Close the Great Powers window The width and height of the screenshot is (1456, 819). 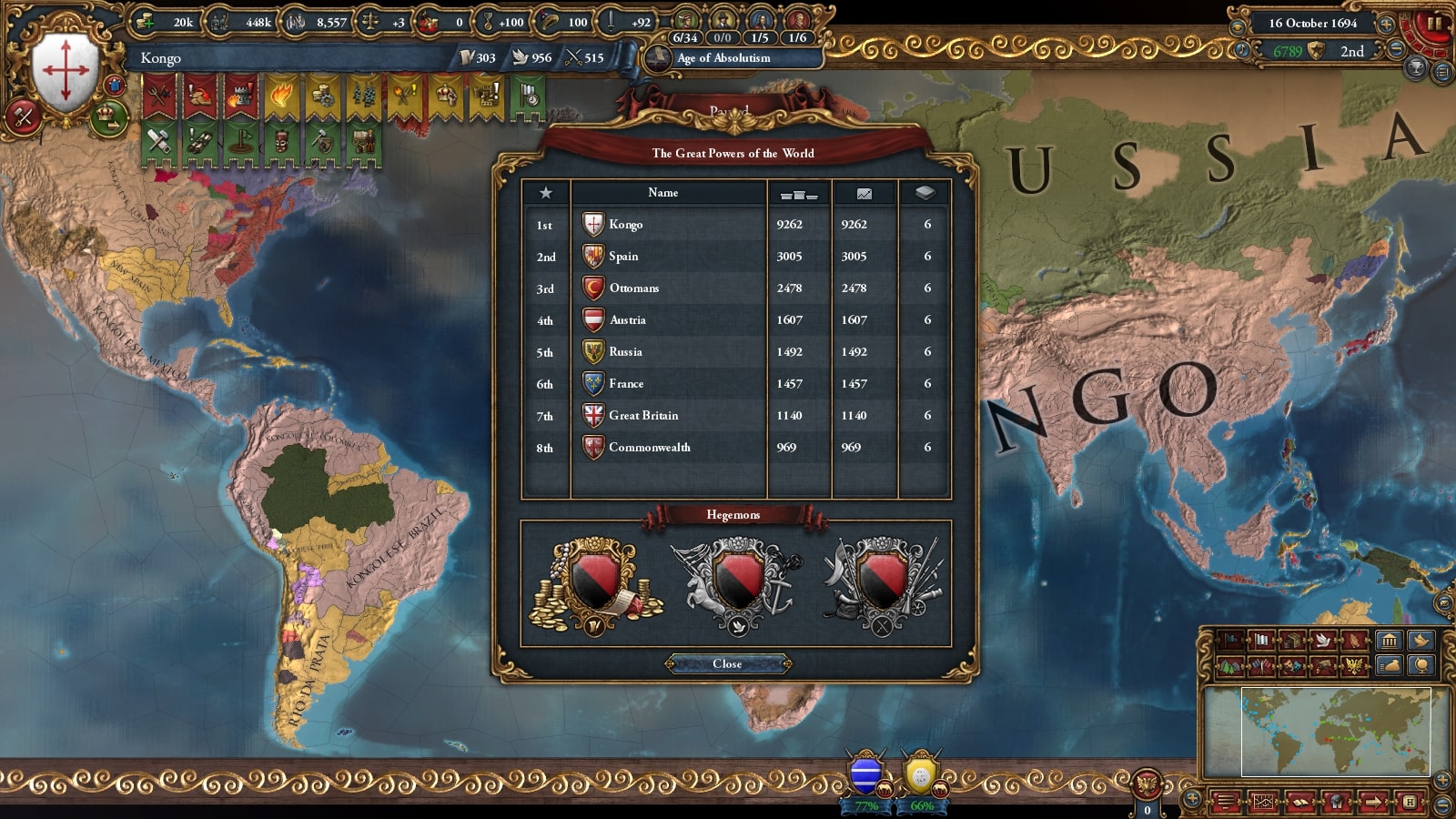pyautogui.click(x=727, y=664)
